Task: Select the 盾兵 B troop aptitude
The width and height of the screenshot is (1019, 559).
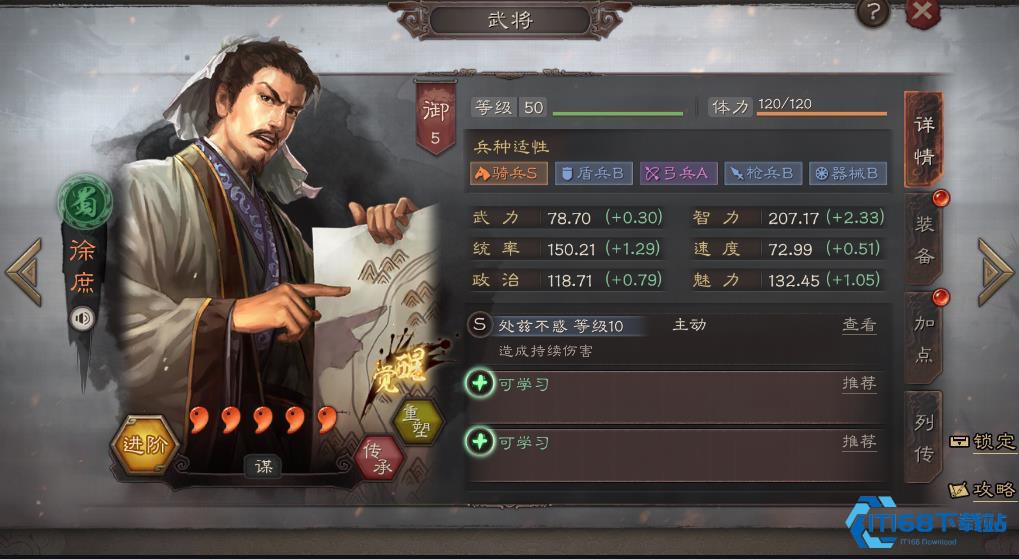Action: pyautogui.click(x=593, y=173)
